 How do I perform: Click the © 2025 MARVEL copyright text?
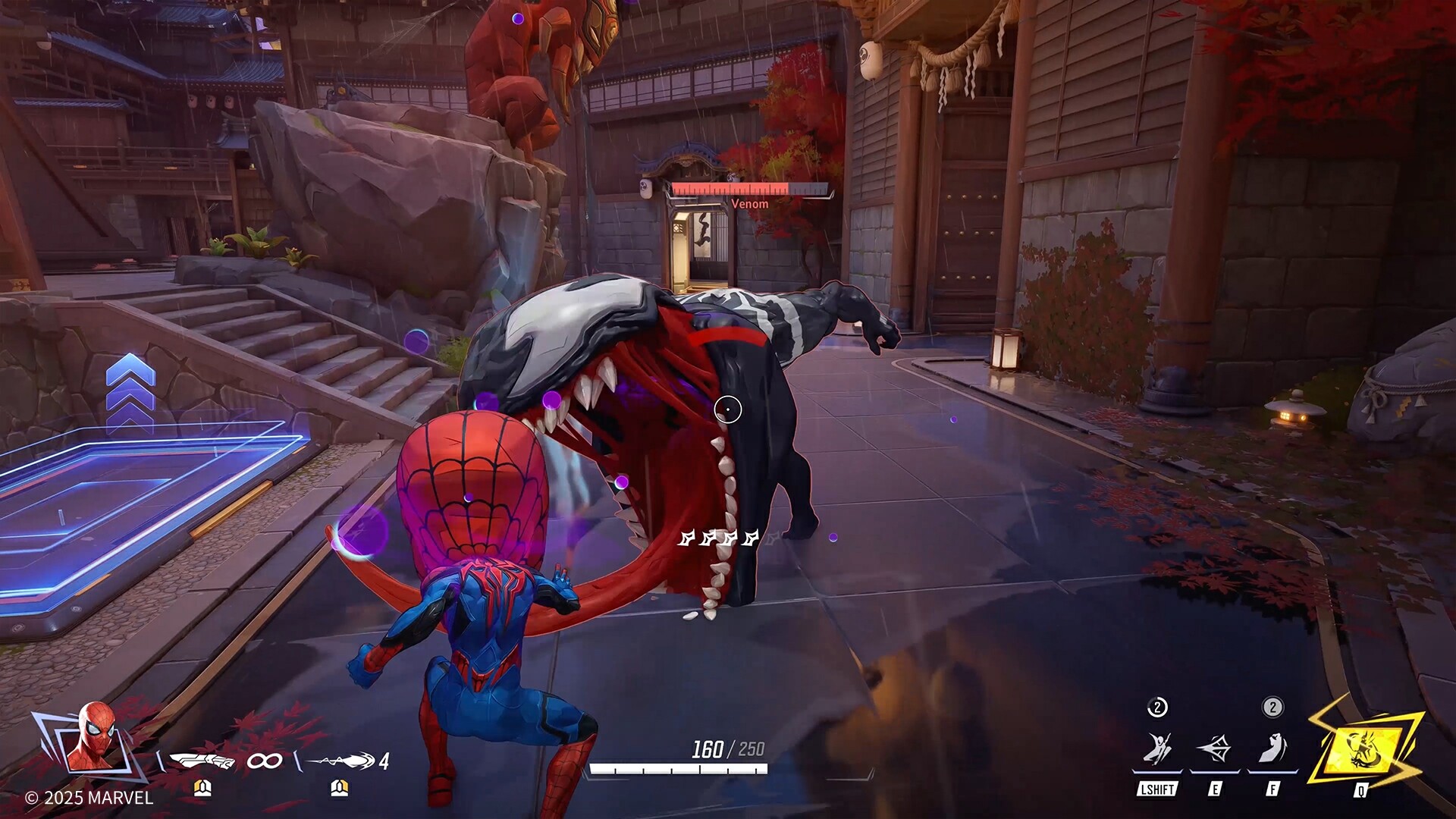click(89, 798)
